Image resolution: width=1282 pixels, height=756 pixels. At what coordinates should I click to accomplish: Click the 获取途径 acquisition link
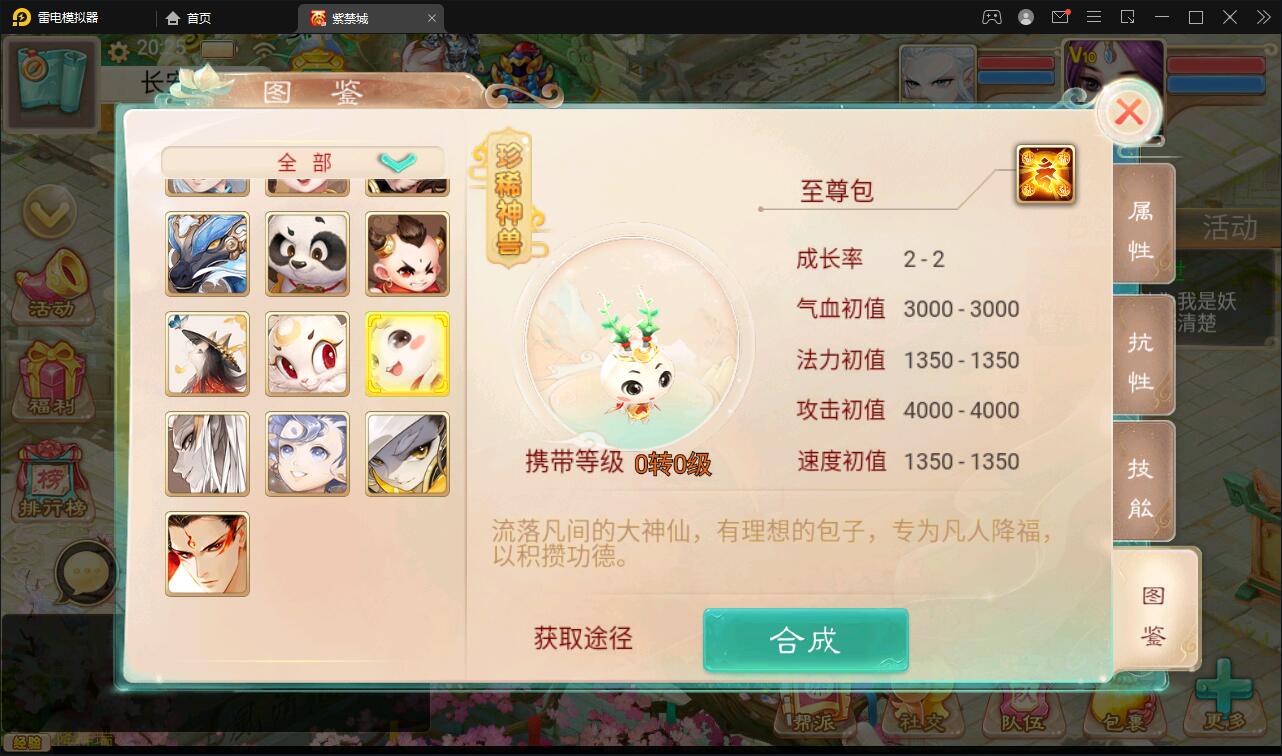[x=583, y=638]
